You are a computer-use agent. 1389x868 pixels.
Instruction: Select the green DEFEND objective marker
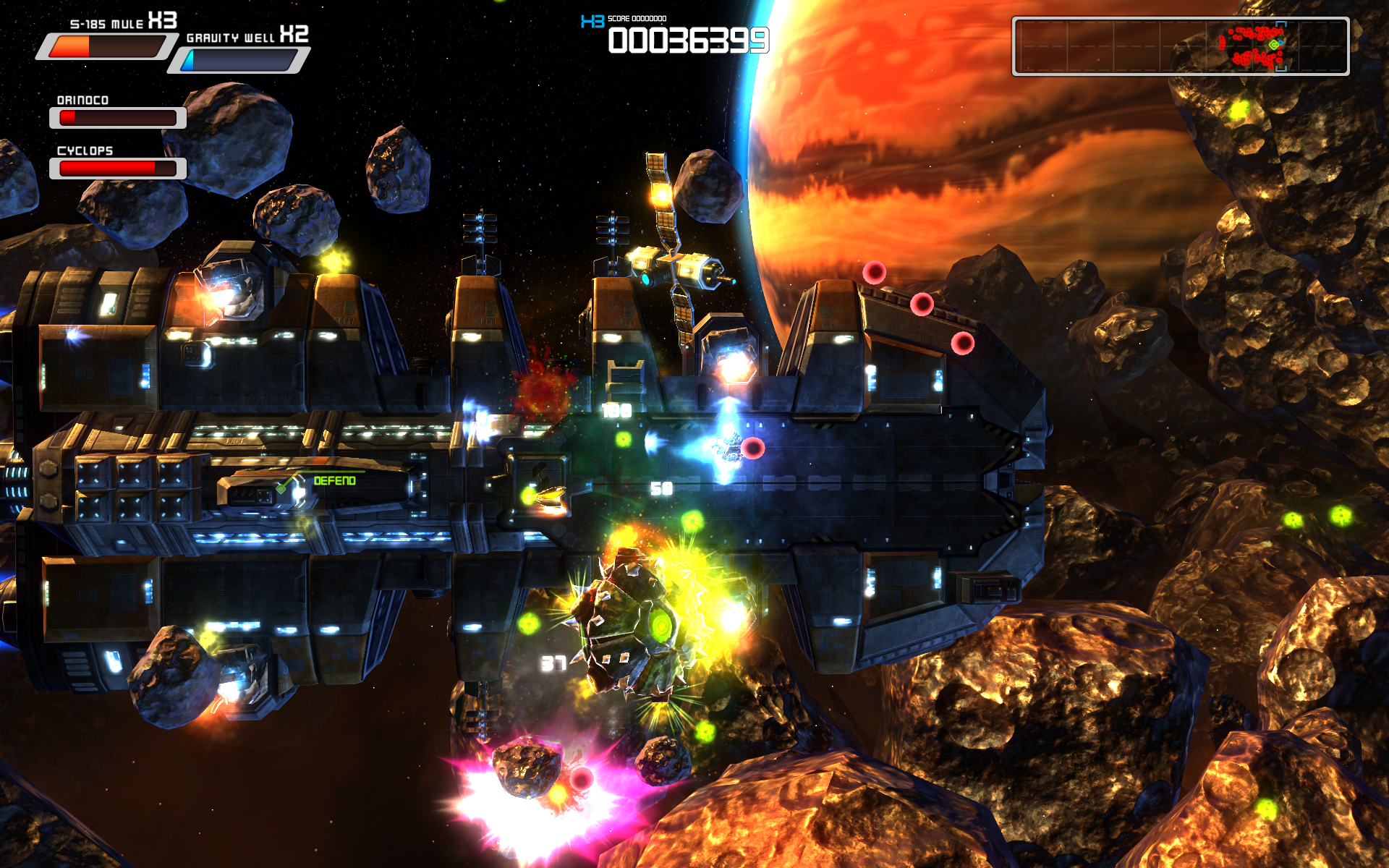point(334,481)
